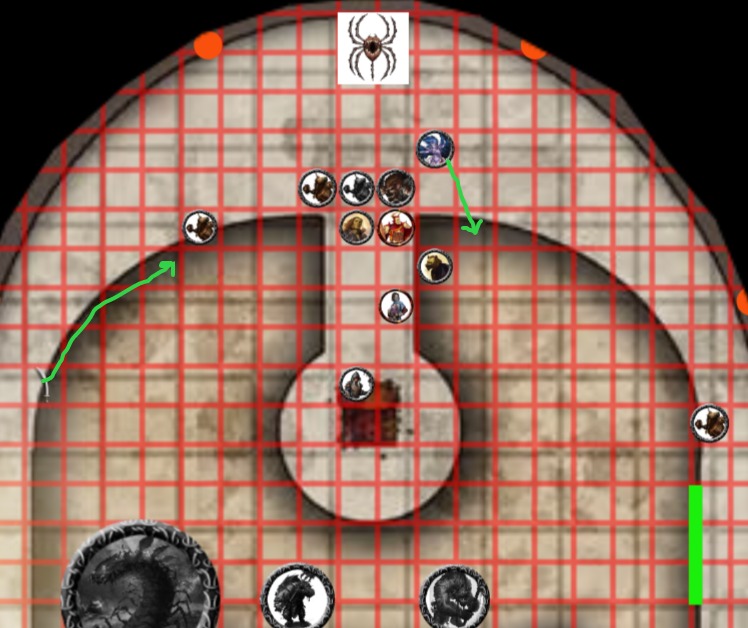Select the white-robed token in the narrow corridor
748x628 pixels.
click(x=396, y=306)
